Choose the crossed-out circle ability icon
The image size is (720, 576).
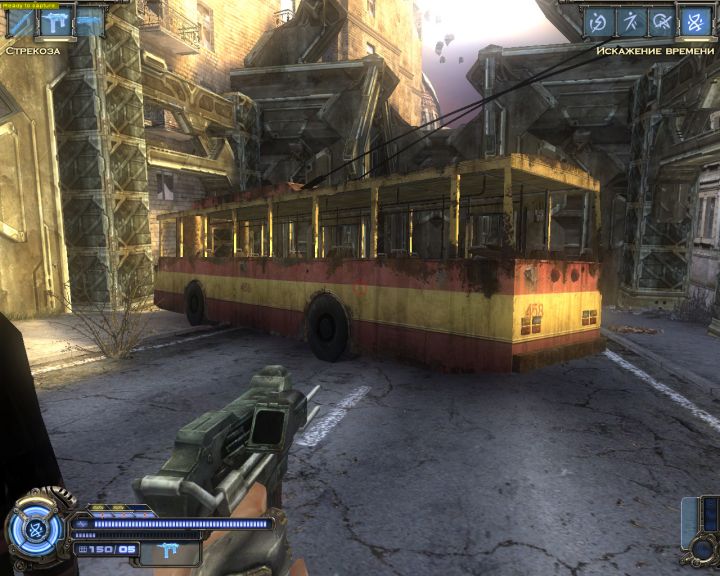pos(662,22)
